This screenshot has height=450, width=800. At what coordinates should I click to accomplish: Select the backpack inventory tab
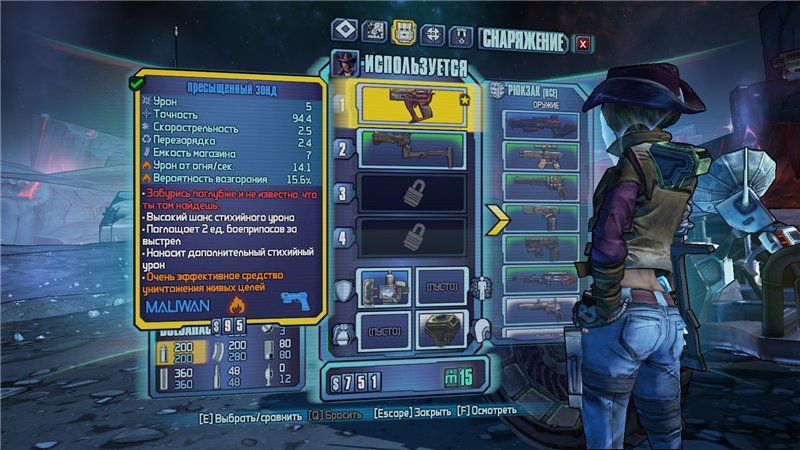point(404,32)
